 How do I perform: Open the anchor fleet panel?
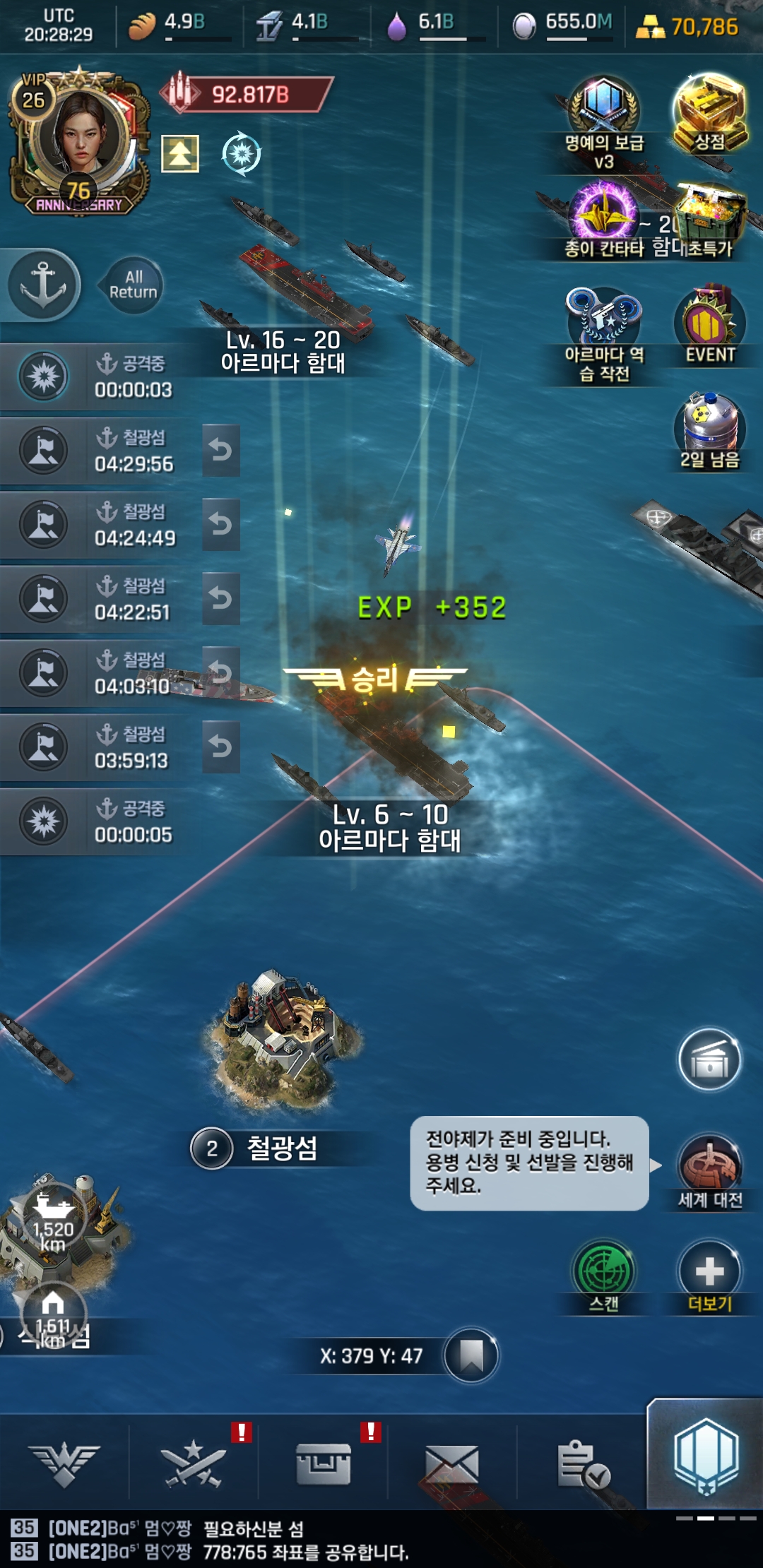point(43,285)
